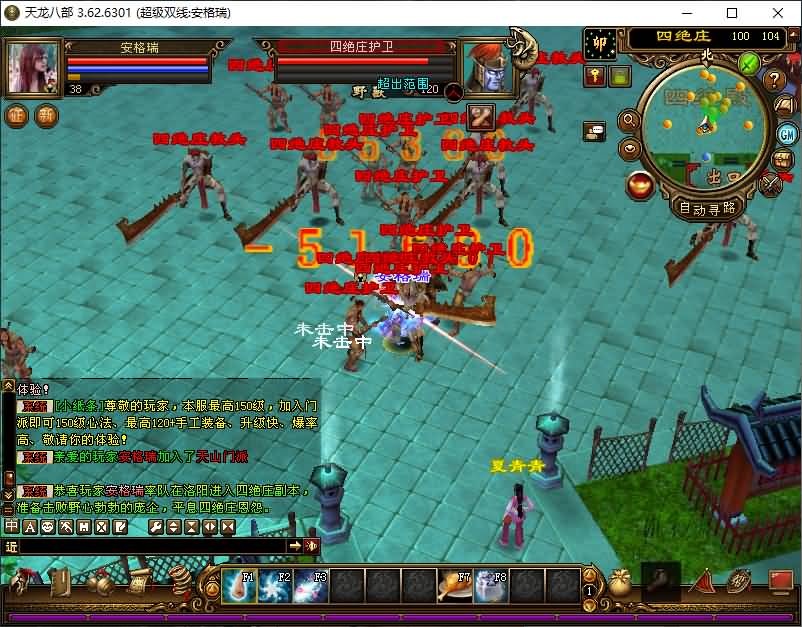Screen dimensions: 802x627
Task: Click the round 征 button under portrait
Action: [17, 115]
